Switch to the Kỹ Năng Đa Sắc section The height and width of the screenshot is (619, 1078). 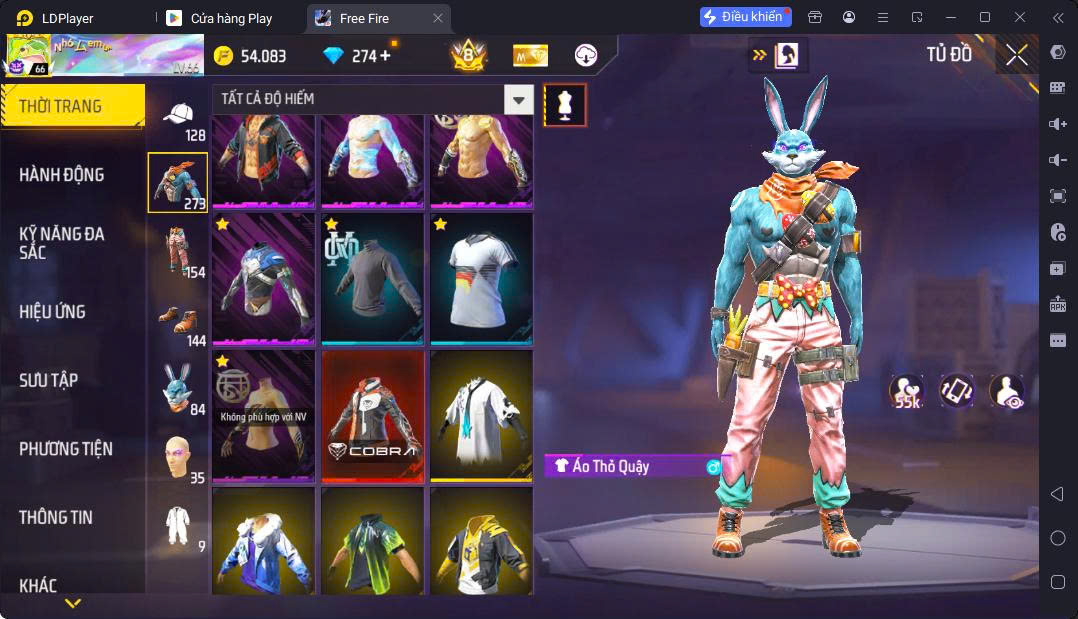coord(62,243)
